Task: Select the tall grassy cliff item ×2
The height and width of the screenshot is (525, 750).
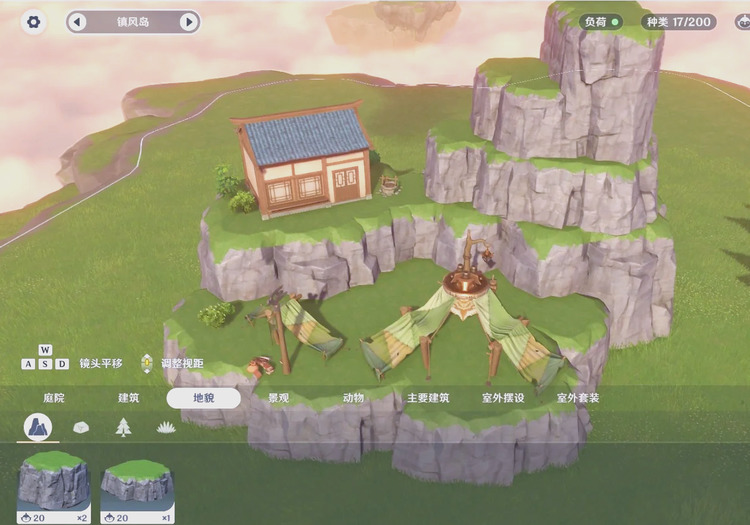Action: tap(54, 487)
